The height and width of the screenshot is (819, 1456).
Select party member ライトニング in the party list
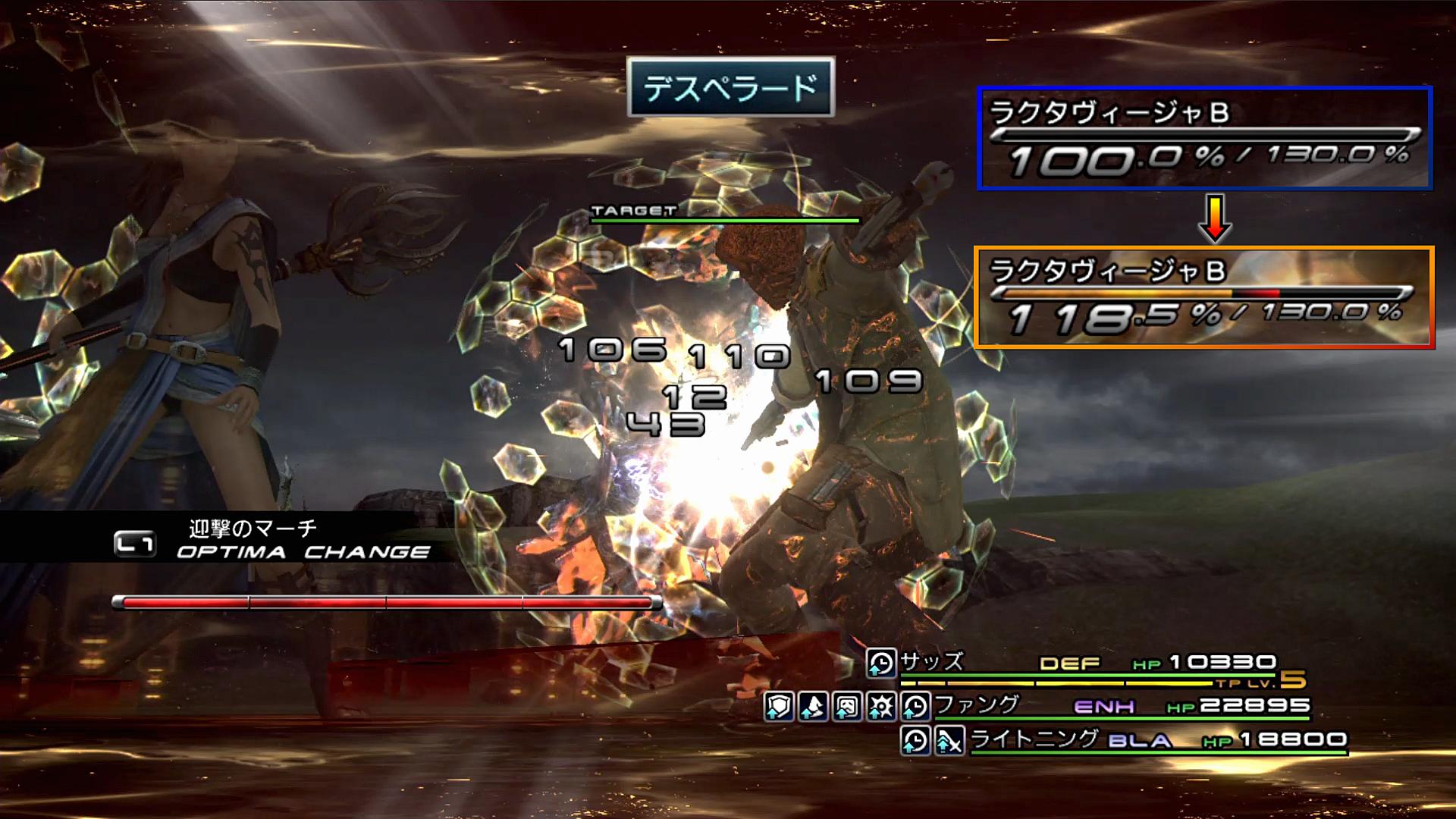pyautogui.click(x=1034, y=739)
